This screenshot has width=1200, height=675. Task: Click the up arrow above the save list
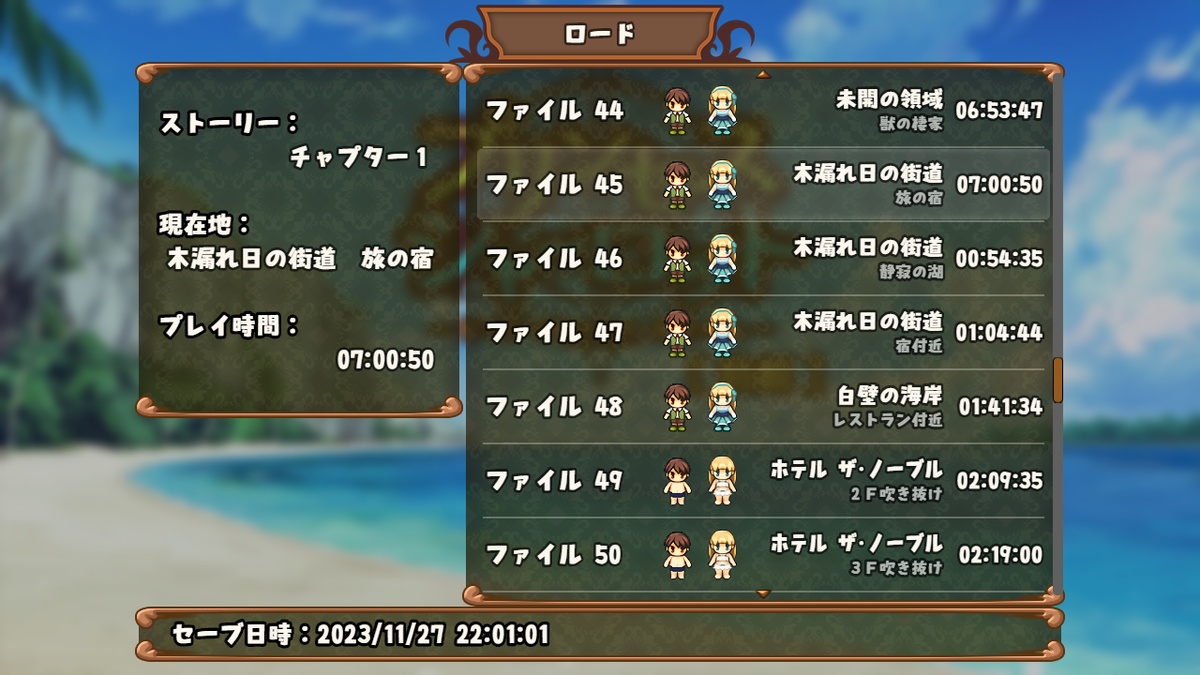[763, 74]
